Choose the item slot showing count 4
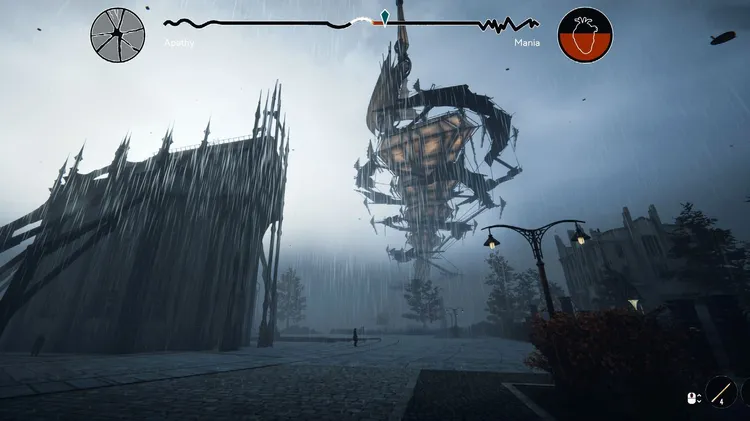 [721, 391]
